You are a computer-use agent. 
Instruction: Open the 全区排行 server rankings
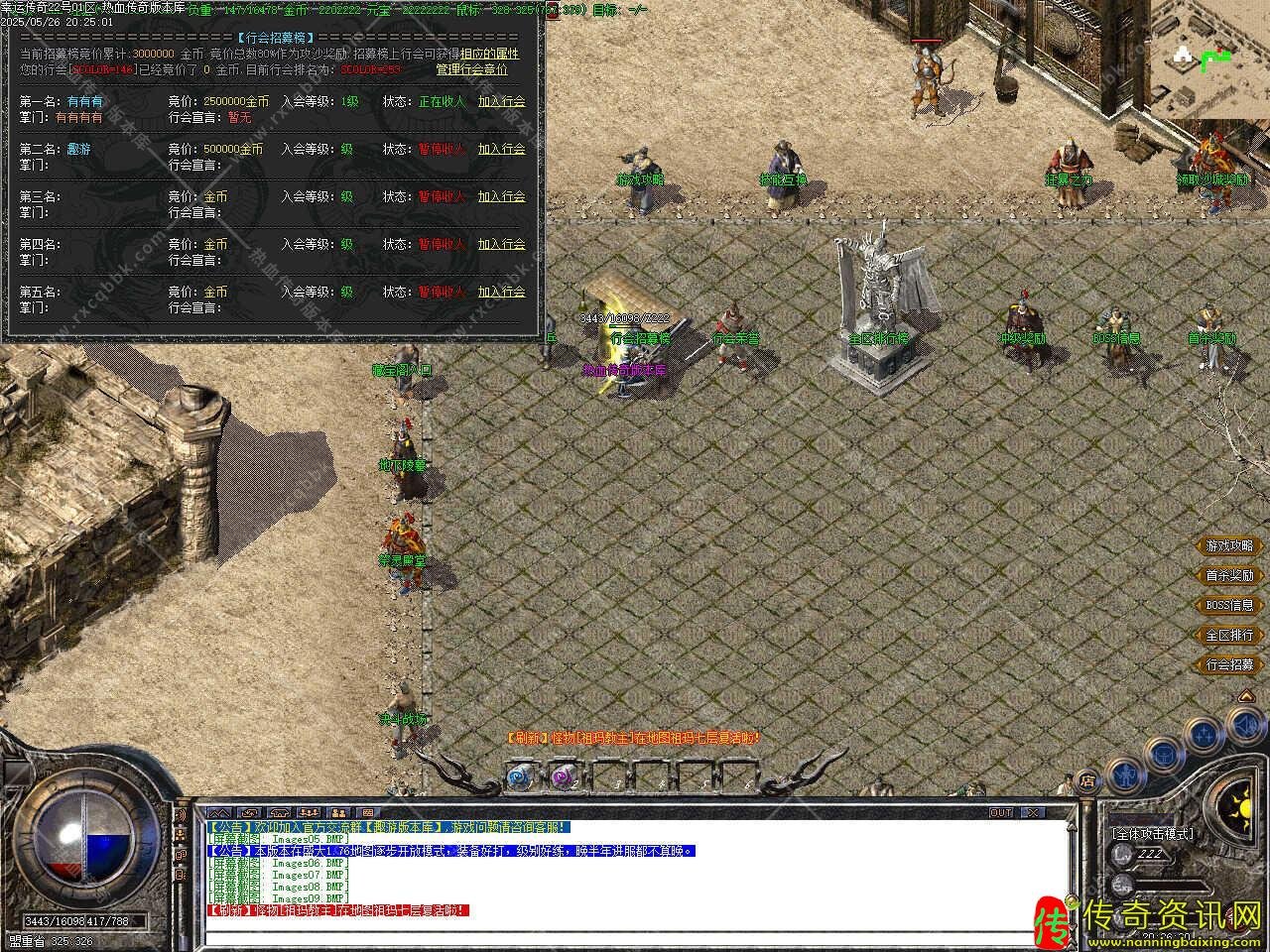tap(1229, 636)
